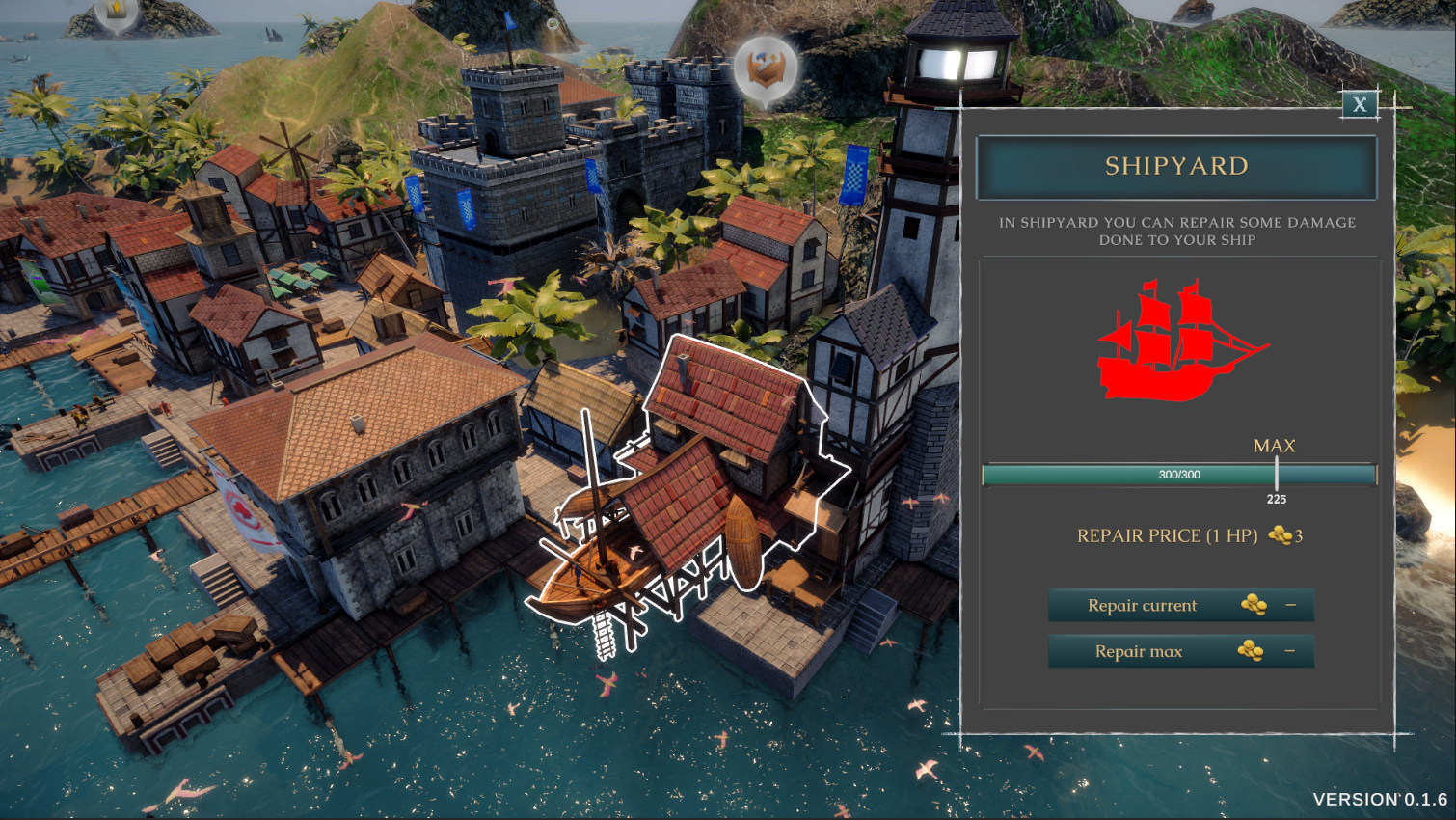The width and height of the screenshot is (1456, 820).
Task: Click the coin icon on Repair max button
Action: tap(1251, 650)
